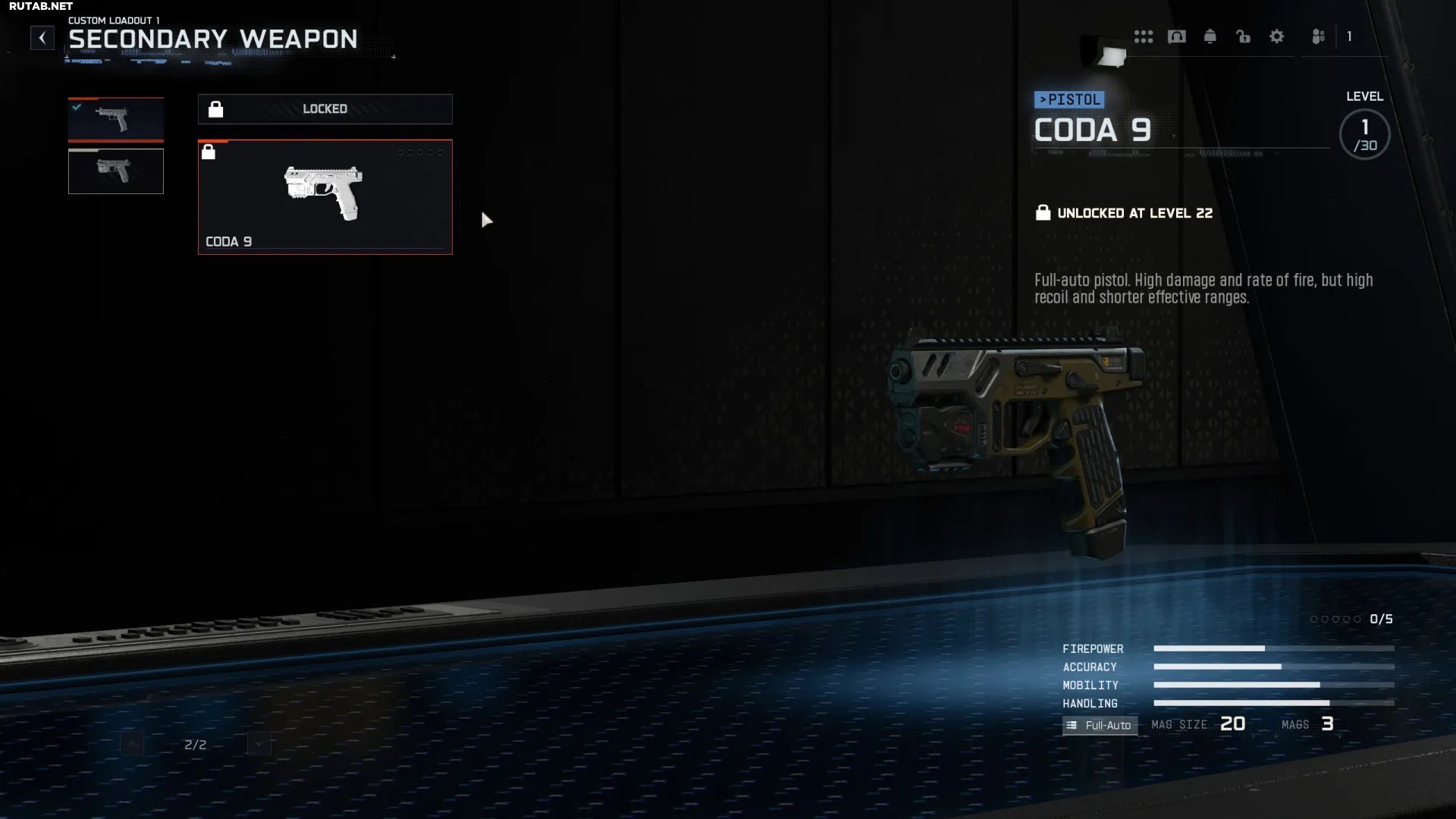
Task: Go back from Secondary Weapon screen
Action: click(x=42, y=38)
